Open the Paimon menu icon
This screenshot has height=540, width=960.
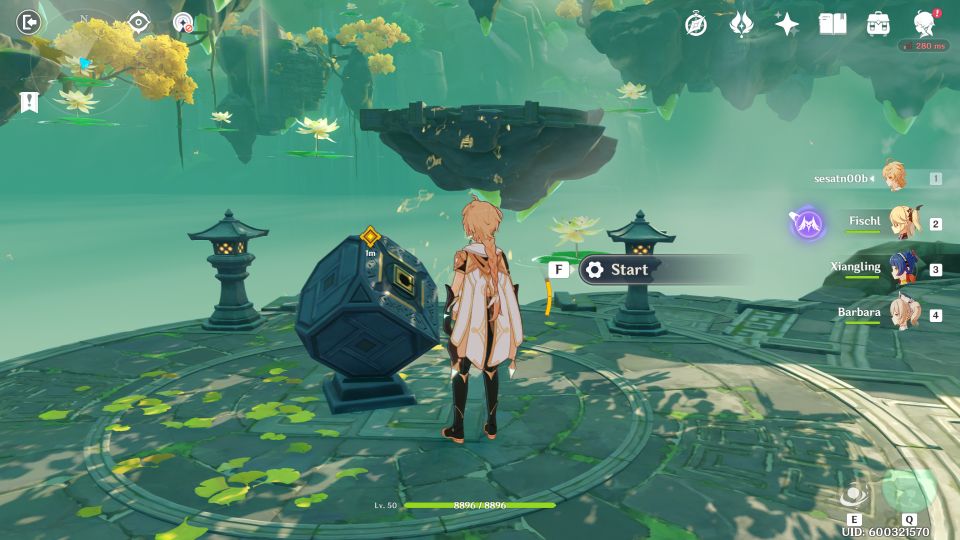point(925,24)
